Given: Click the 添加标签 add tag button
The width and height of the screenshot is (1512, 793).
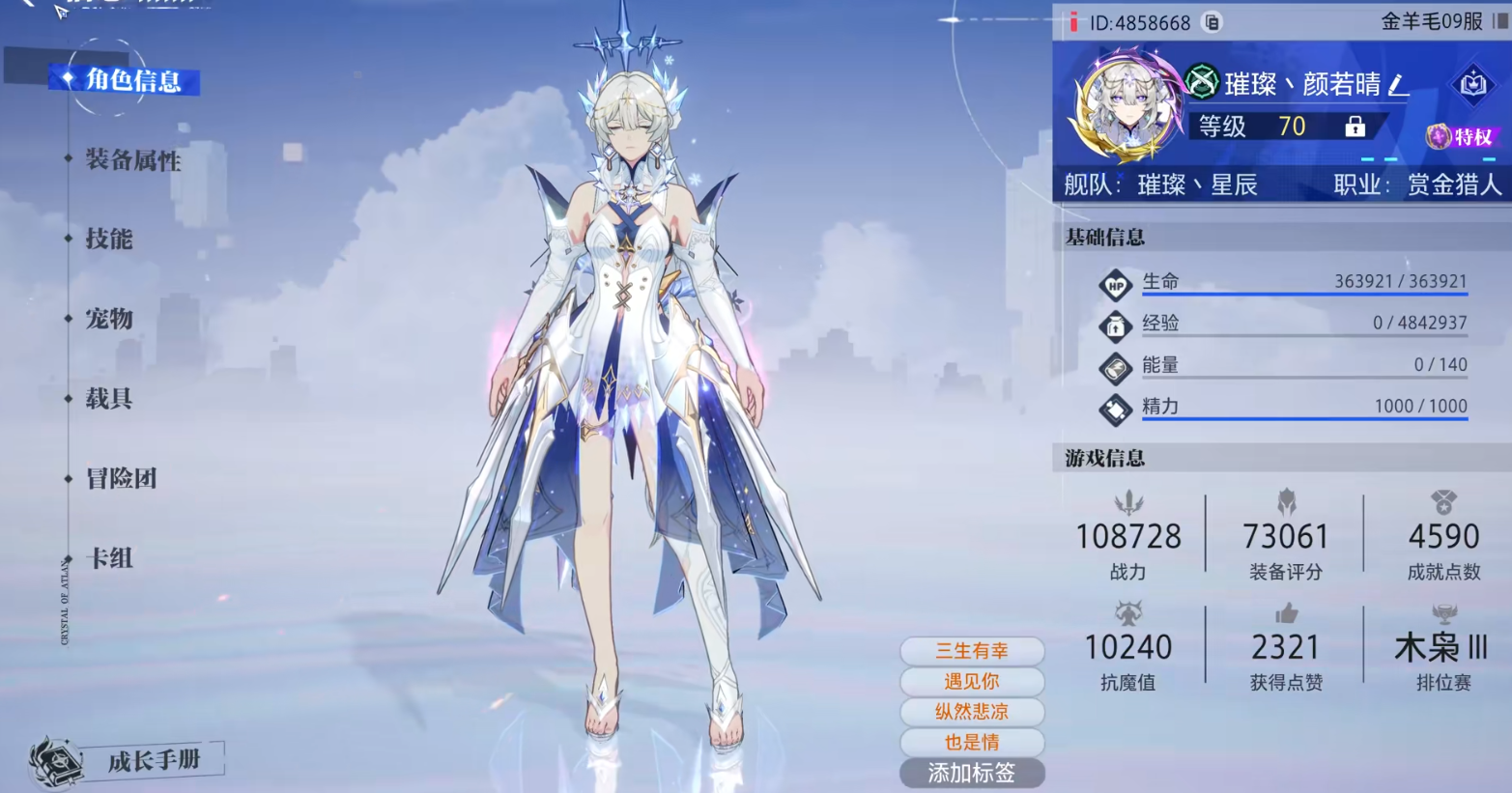Looking at the screenshot, I should pyautogui.click(x=972, y=773).
